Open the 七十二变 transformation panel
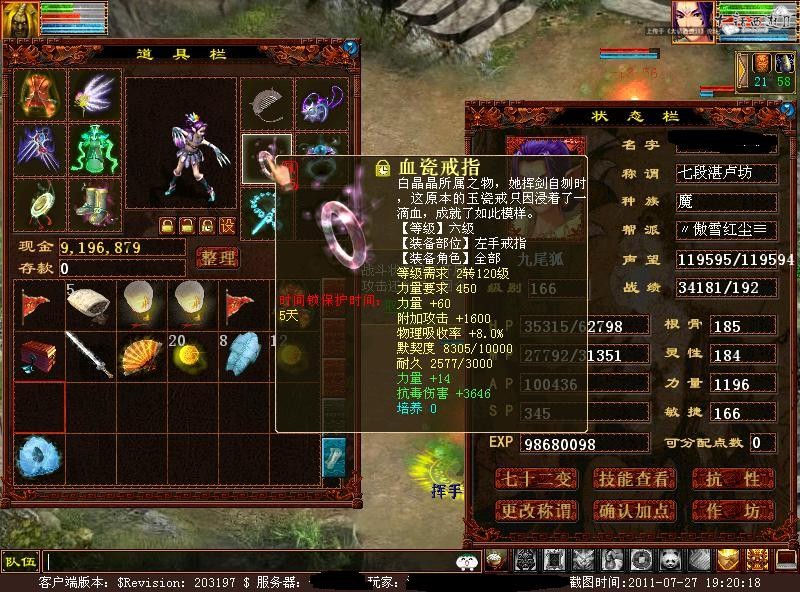800x592 pixels. point(536,480)
